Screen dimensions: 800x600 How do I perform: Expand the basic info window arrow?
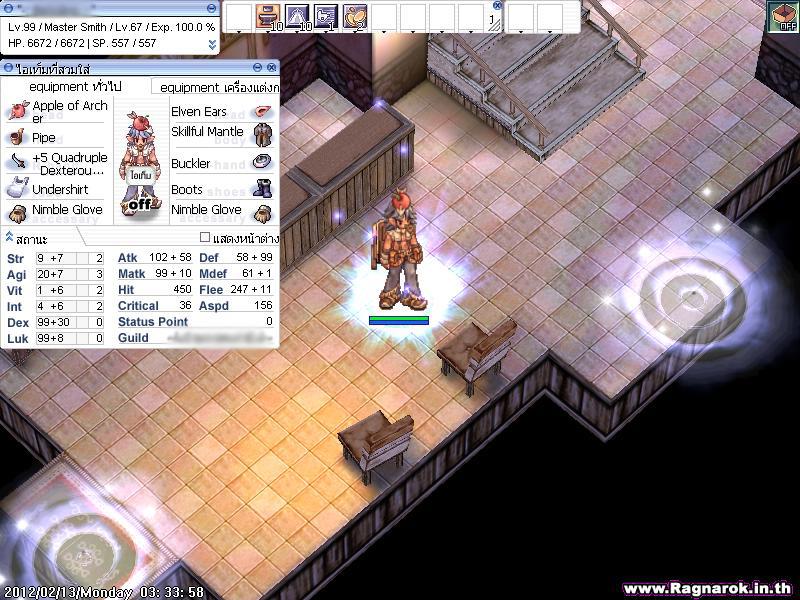[211, 44]
